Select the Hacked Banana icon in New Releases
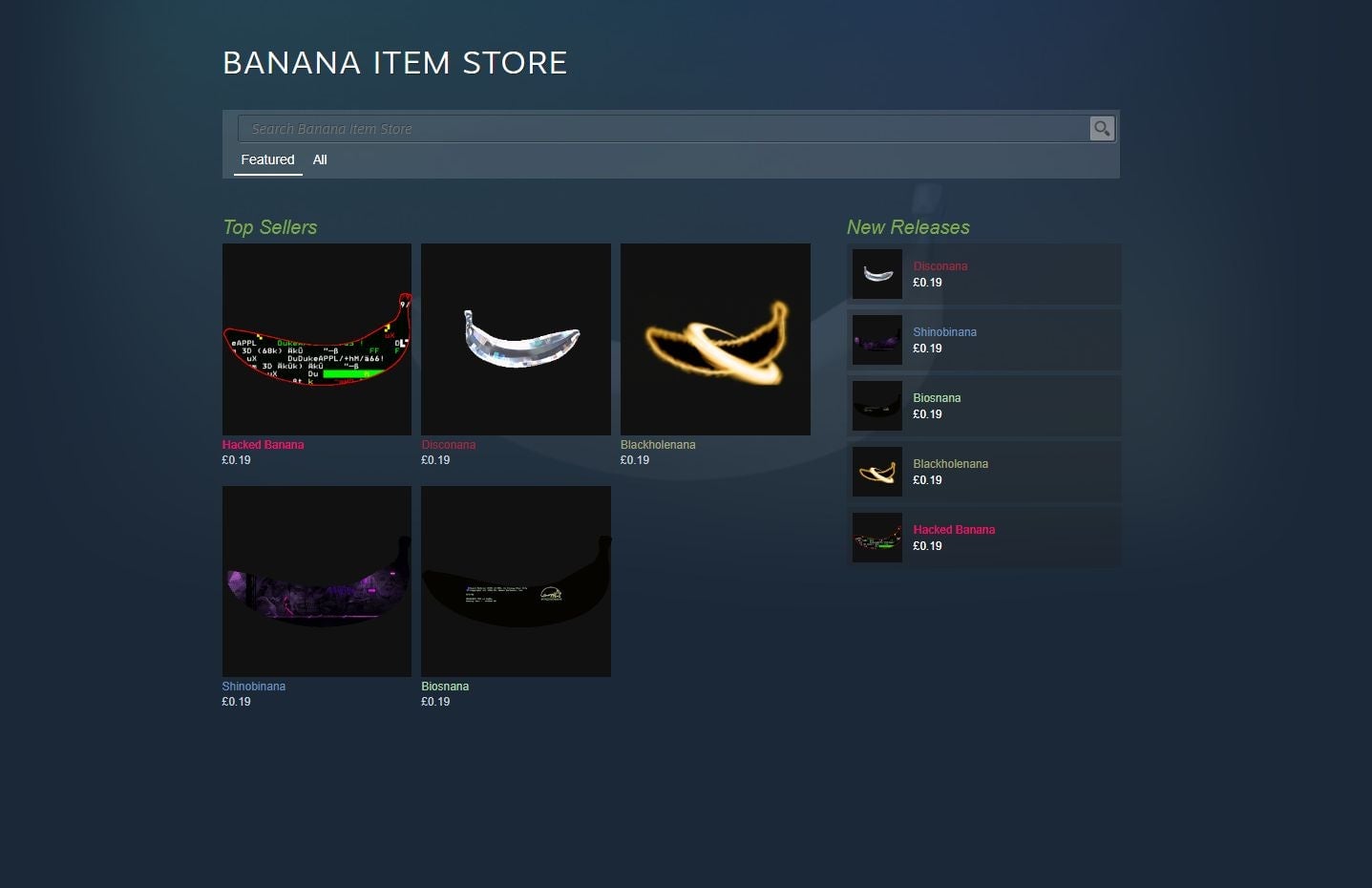Viewport: 1372px width, 888px height. pyautogui.click(x=876, y=537)
